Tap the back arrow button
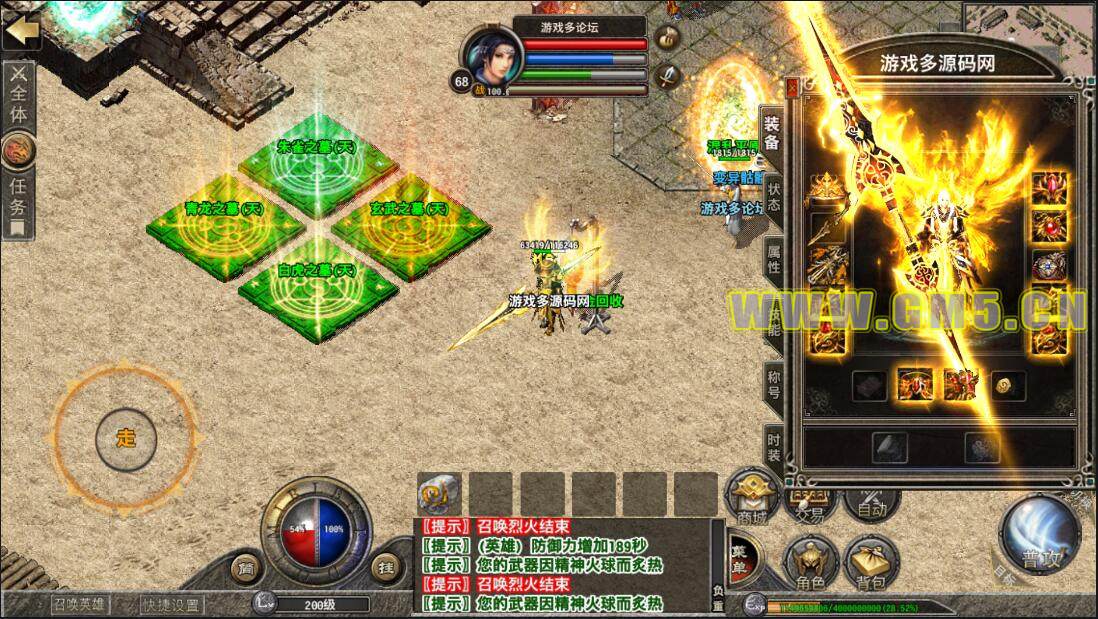The image size is (1098, 619). tap(21, 30)
